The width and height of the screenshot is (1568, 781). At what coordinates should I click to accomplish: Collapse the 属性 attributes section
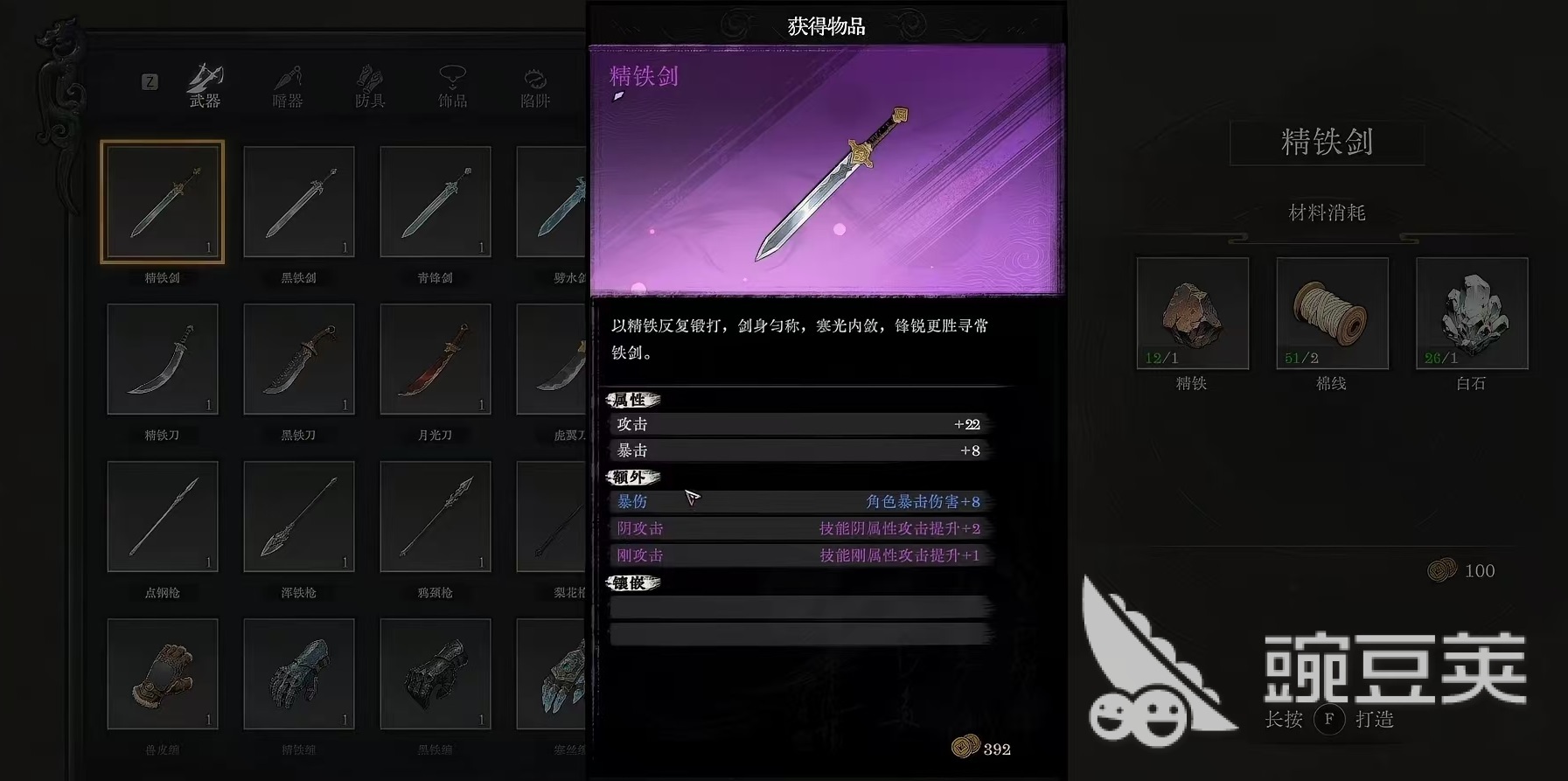(632, 400)
